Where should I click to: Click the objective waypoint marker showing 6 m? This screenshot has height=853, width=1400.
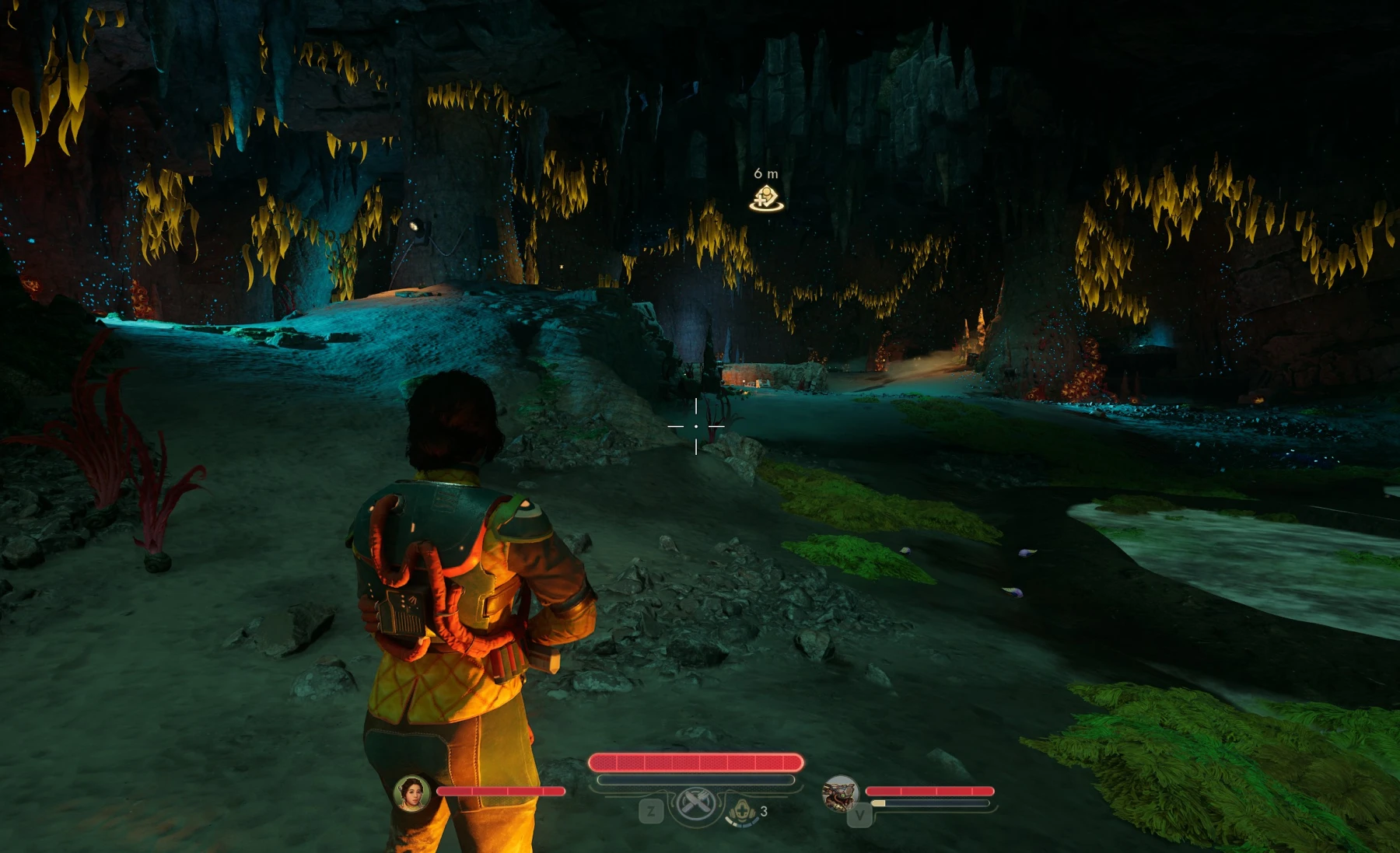point(766,198)
